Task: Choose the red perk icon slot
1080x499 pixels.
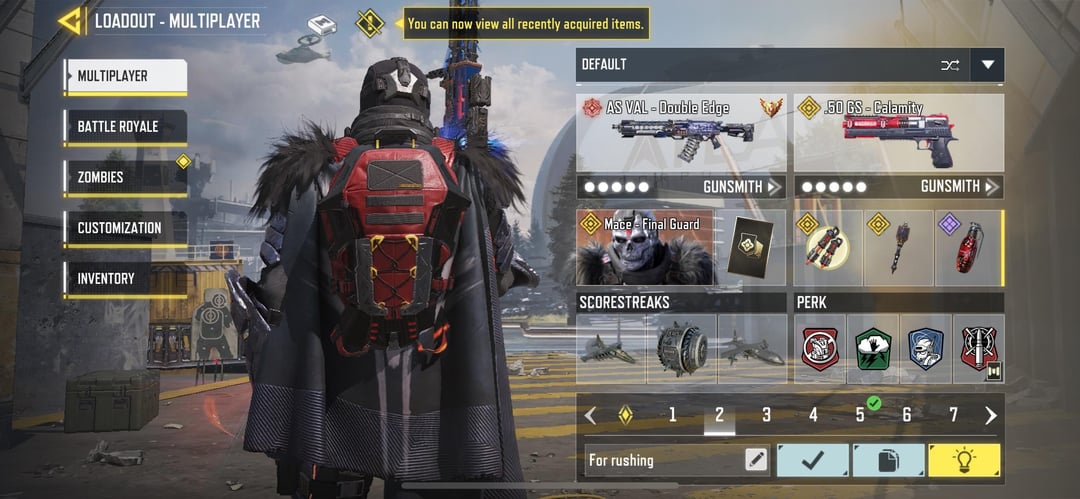Action: point(821,348)
